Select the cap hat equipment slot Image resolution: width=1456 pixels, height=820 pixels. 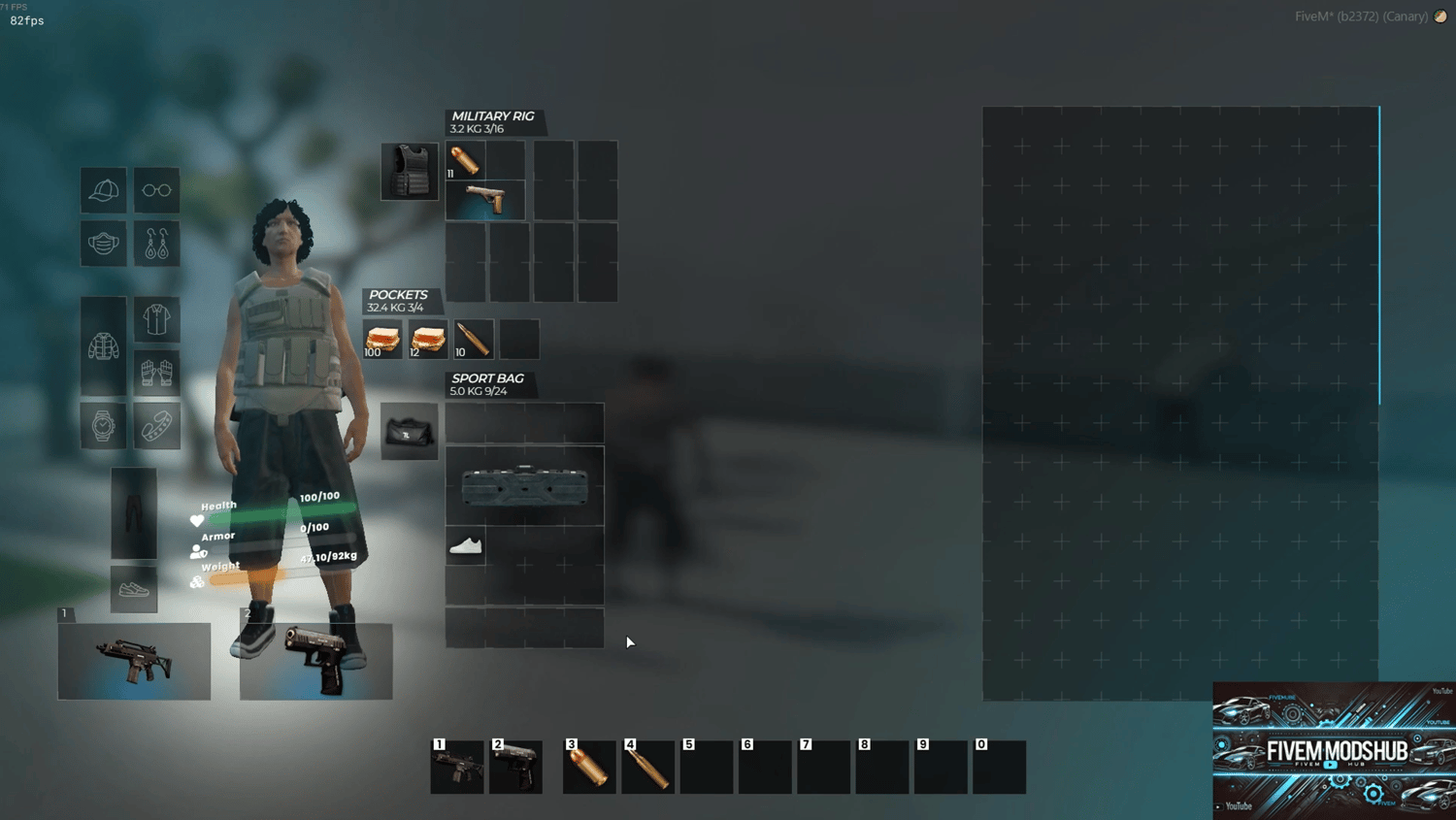tap(104, 190)
